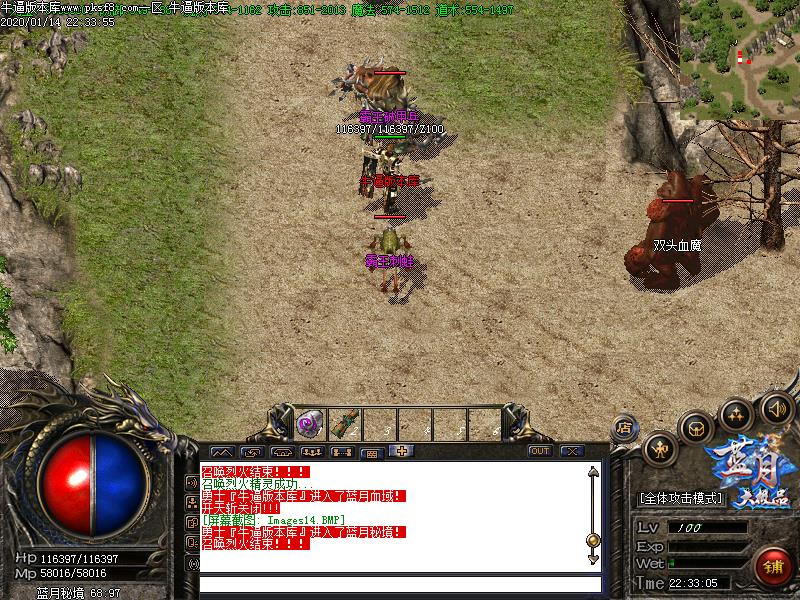Switch the 全体攻击模式 attack mode label
The image size is (800, 600).
click(680, 497)
